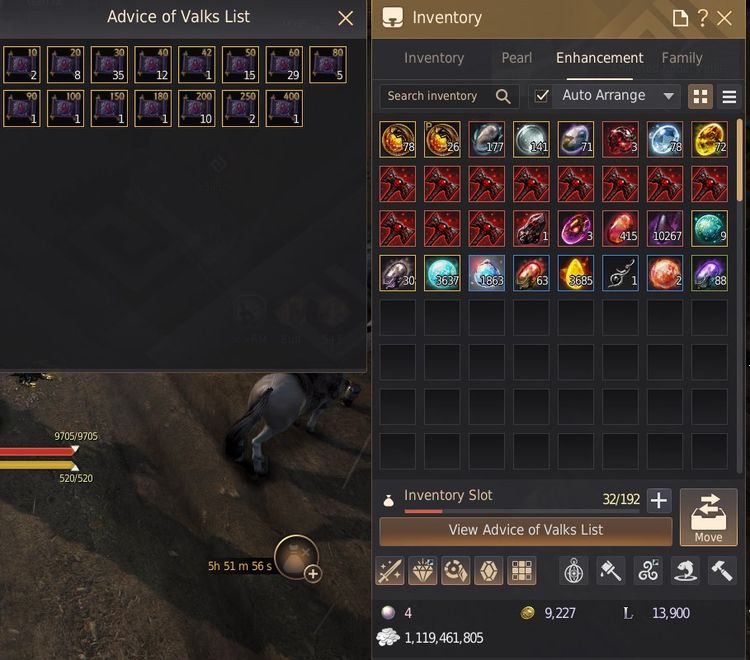Expand inventory slots with the plus button

pyautogui.click(x=658, y=501)
